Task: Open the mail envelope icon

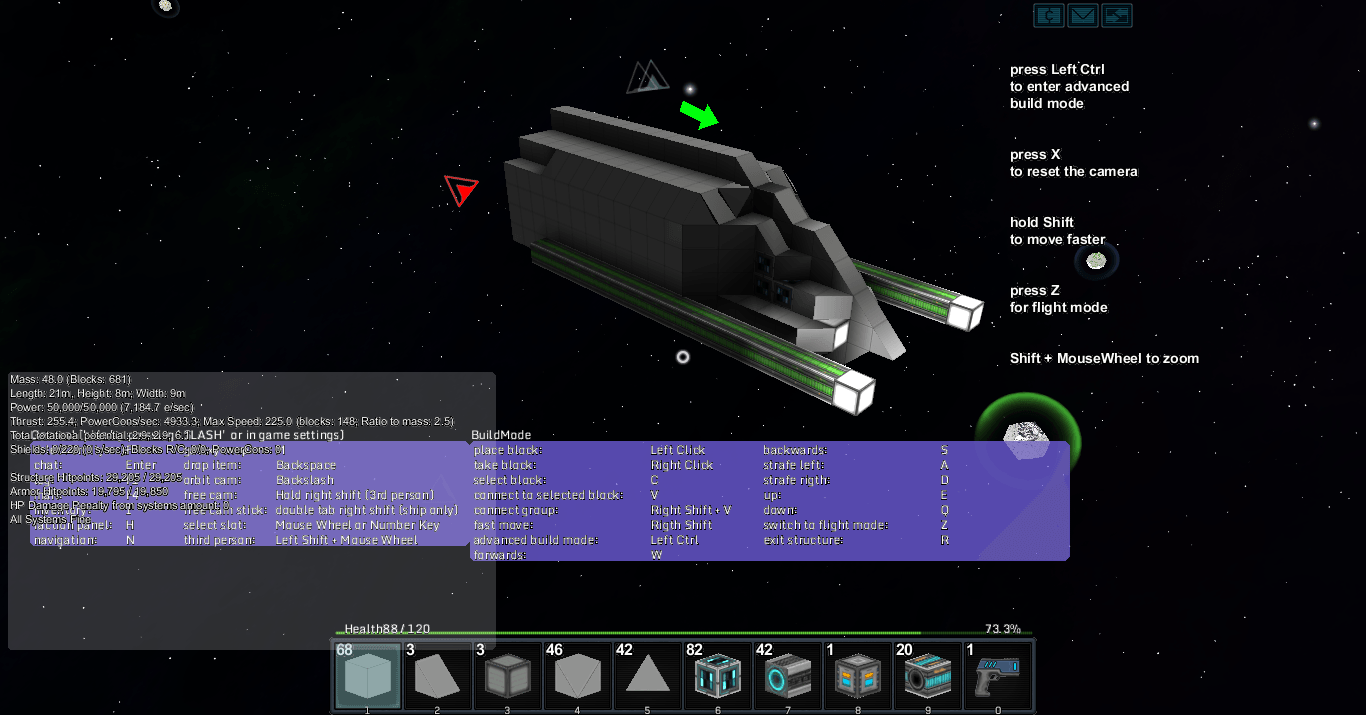Action: [x=1083, y=15]
